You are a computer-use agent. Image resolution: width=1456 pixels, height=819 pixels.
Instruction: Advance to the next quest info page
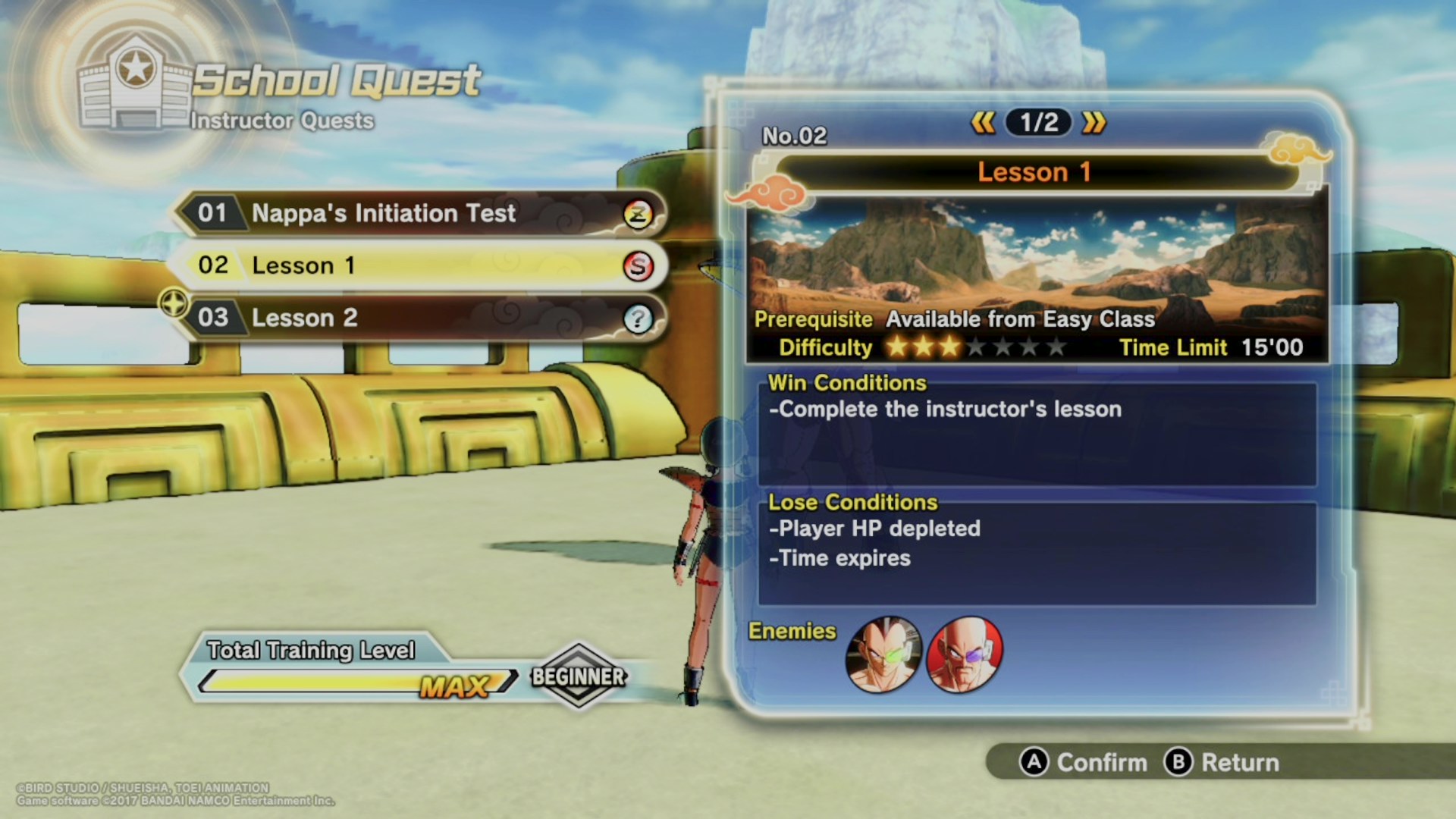[x=1094, y=122]
